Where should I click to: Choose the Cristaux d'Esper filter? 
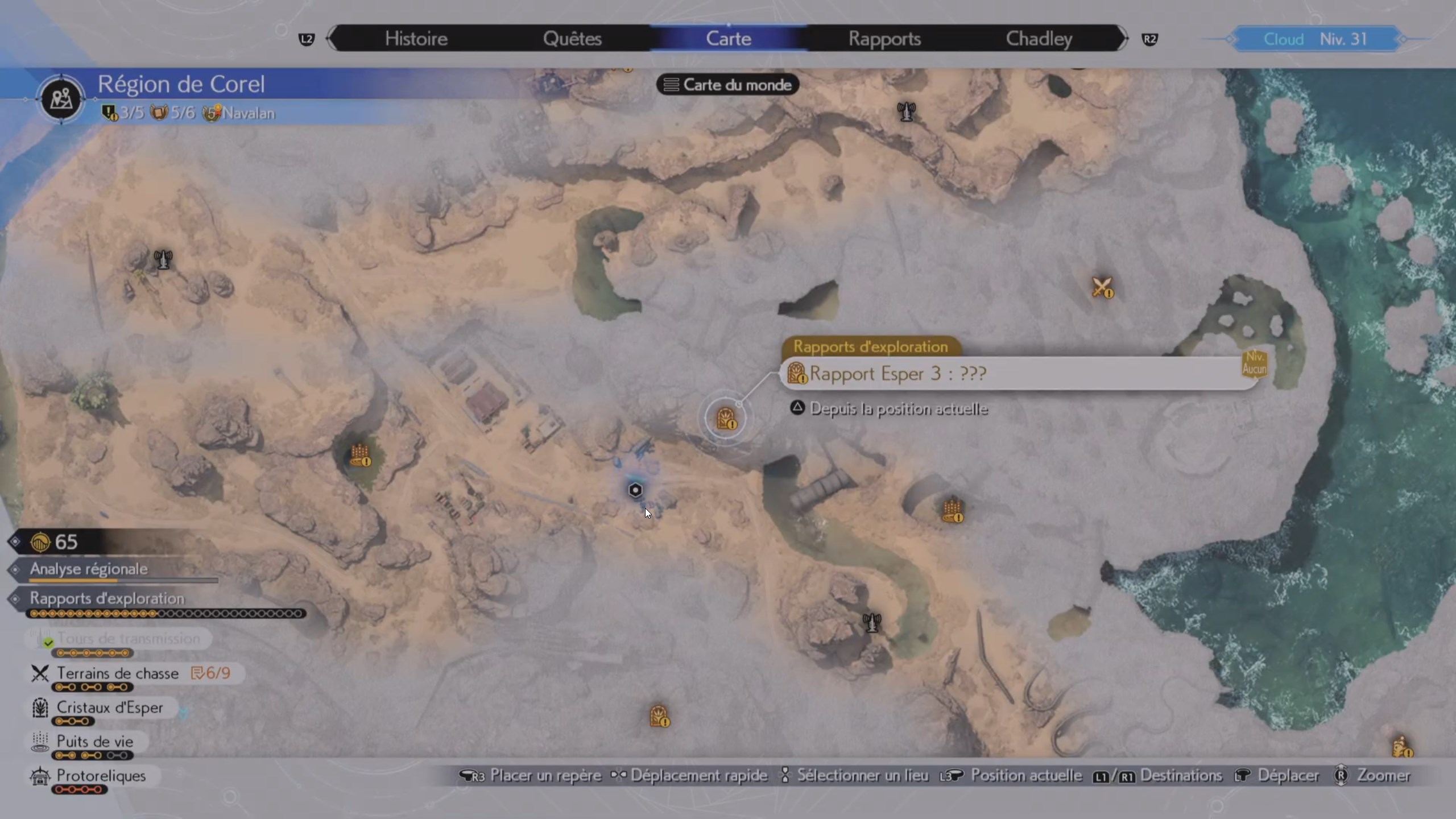pyautogui.click(x=109, y=708)
